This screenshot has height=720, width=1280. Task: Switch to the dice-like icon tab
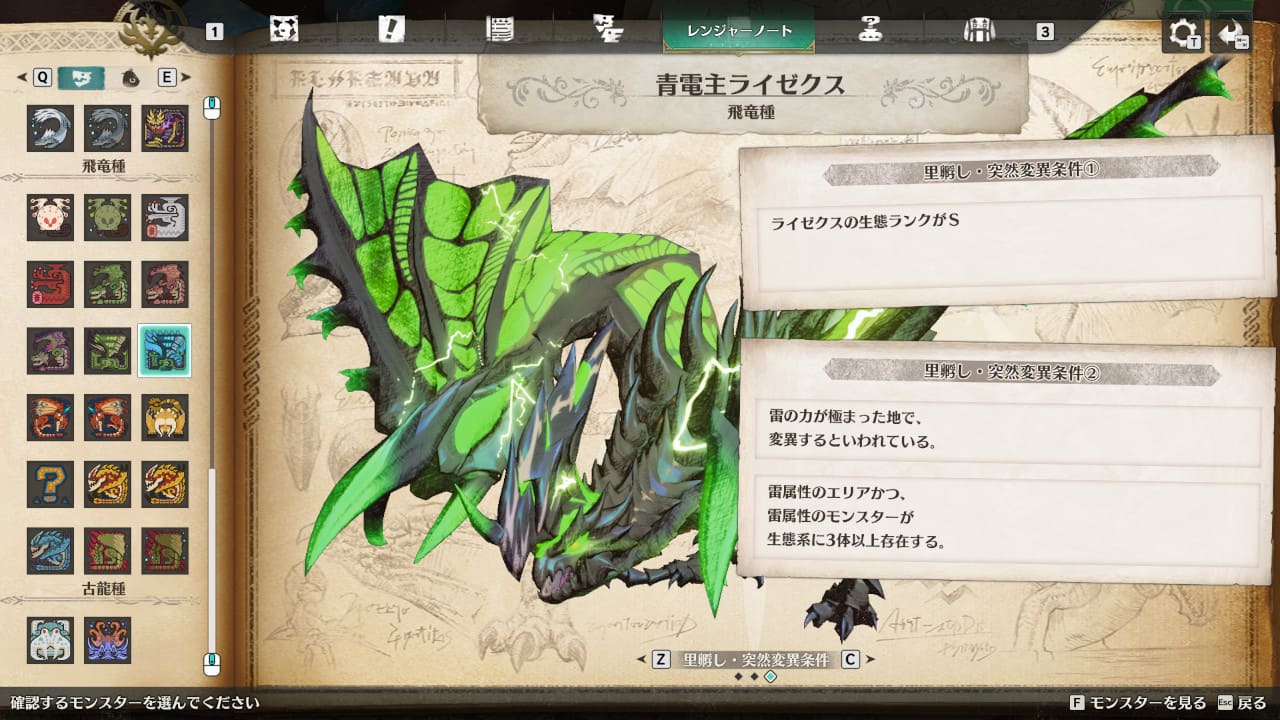[x=284, y=30]
